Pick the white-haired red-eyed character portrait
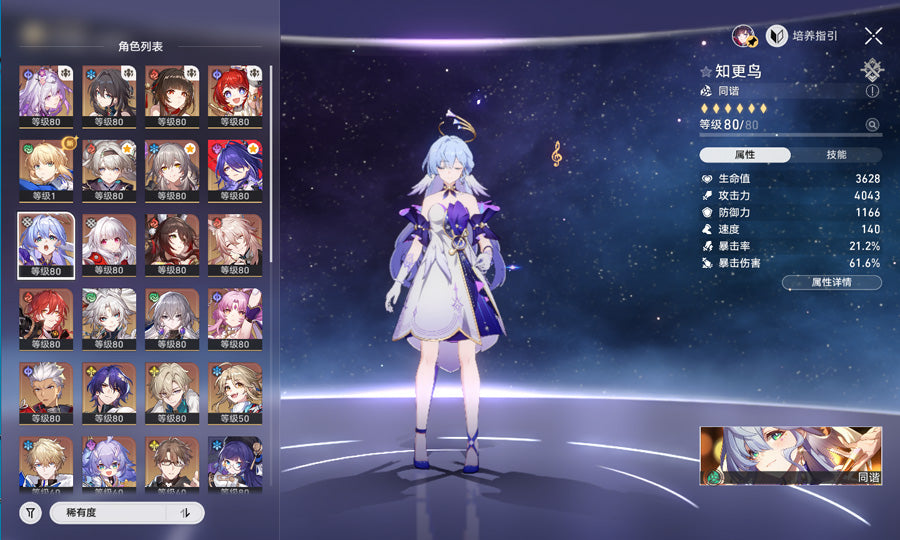 108,242
